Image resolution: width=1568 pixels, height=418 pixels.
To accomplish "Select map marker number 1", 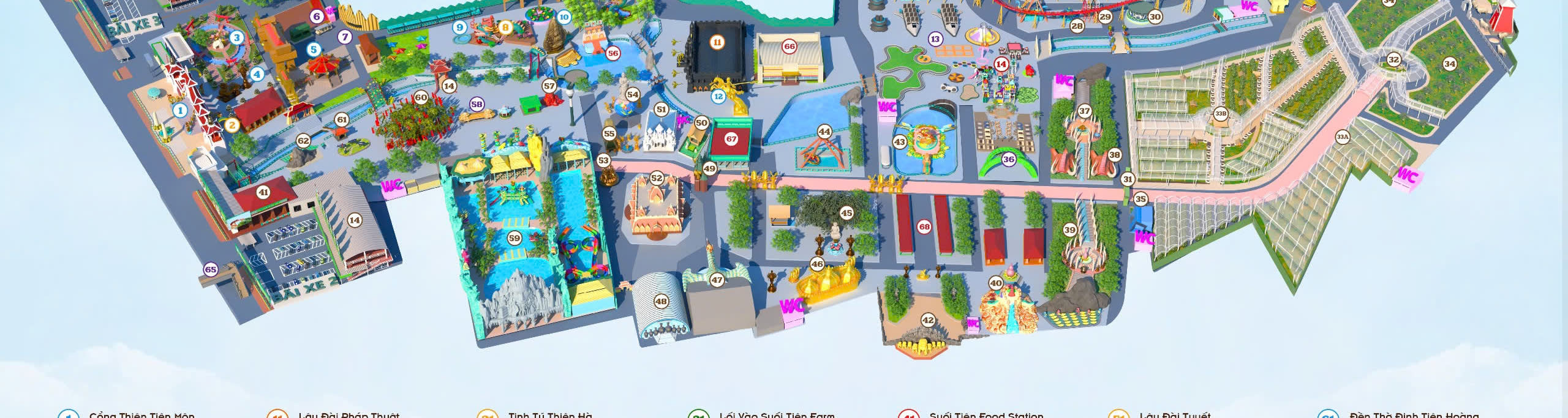I will (x=179, y=111).
